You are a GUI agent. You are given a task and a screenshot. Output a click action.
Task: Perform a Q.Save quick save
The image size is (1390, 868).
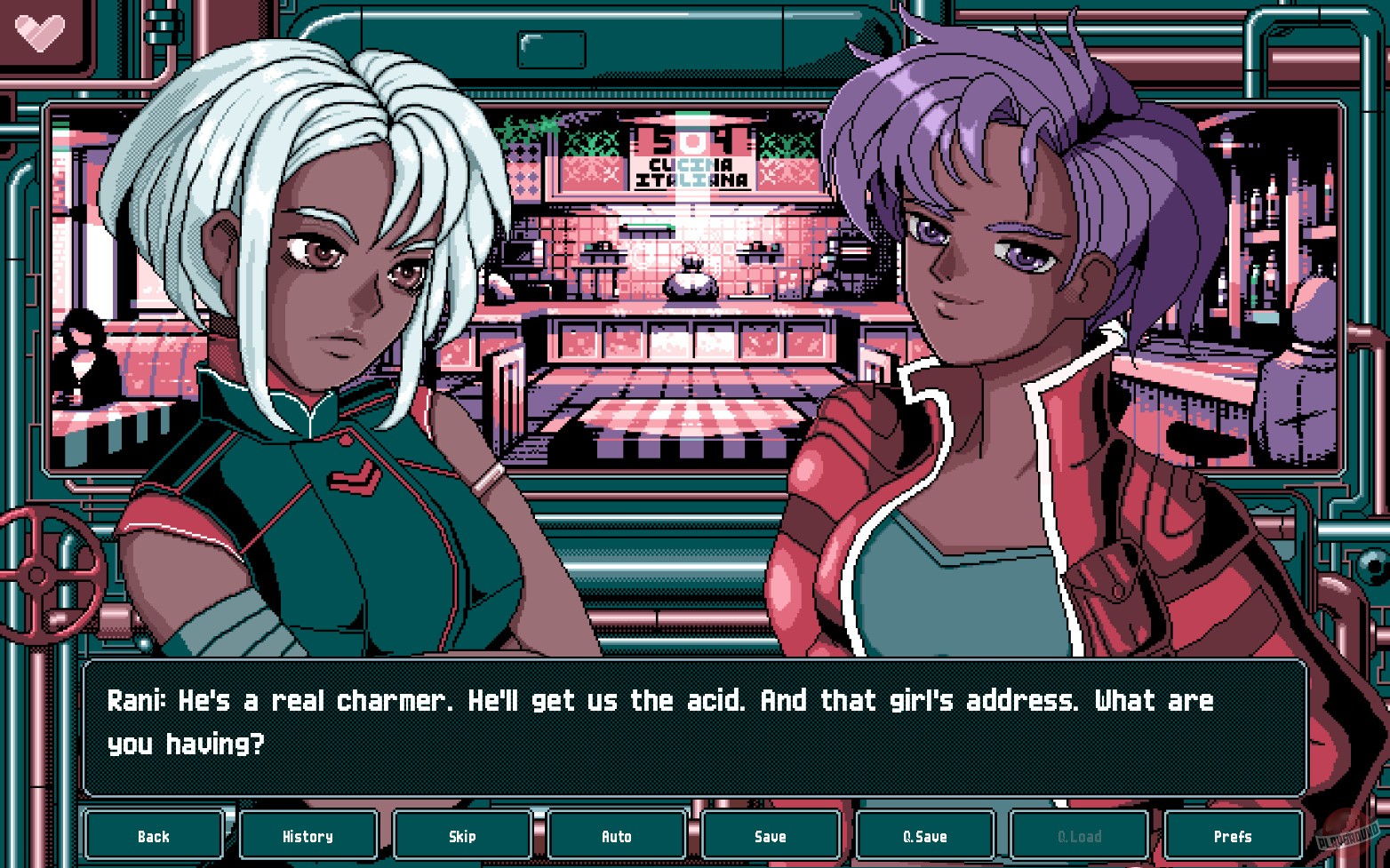[x=926, y=836]
